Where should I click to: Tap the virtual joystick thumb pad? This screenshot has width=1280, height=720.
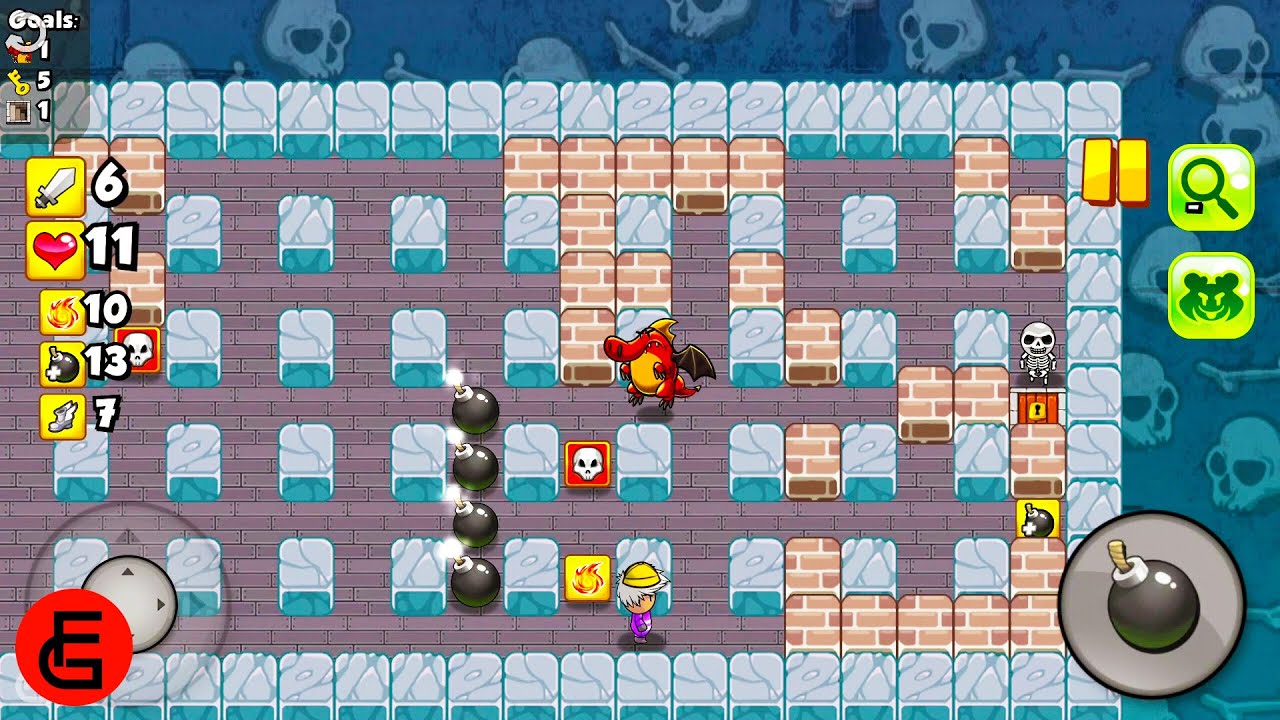[129, 603]
